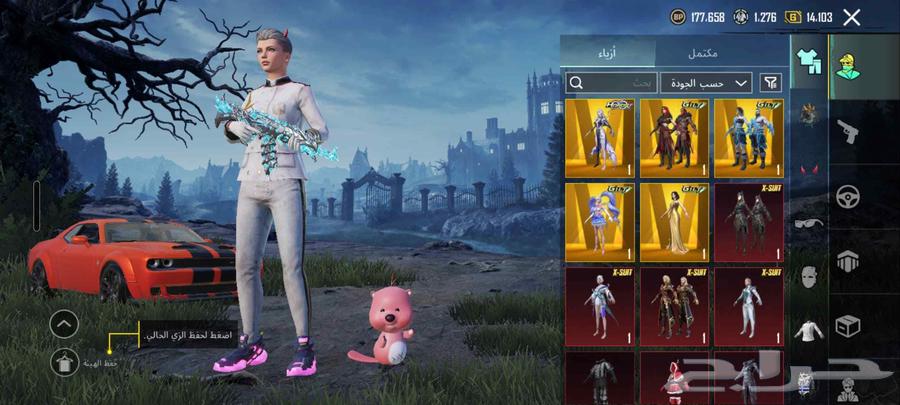Open the pistol weapons category
The height and width of the screenshot is (405, 900).
point(849,130)
